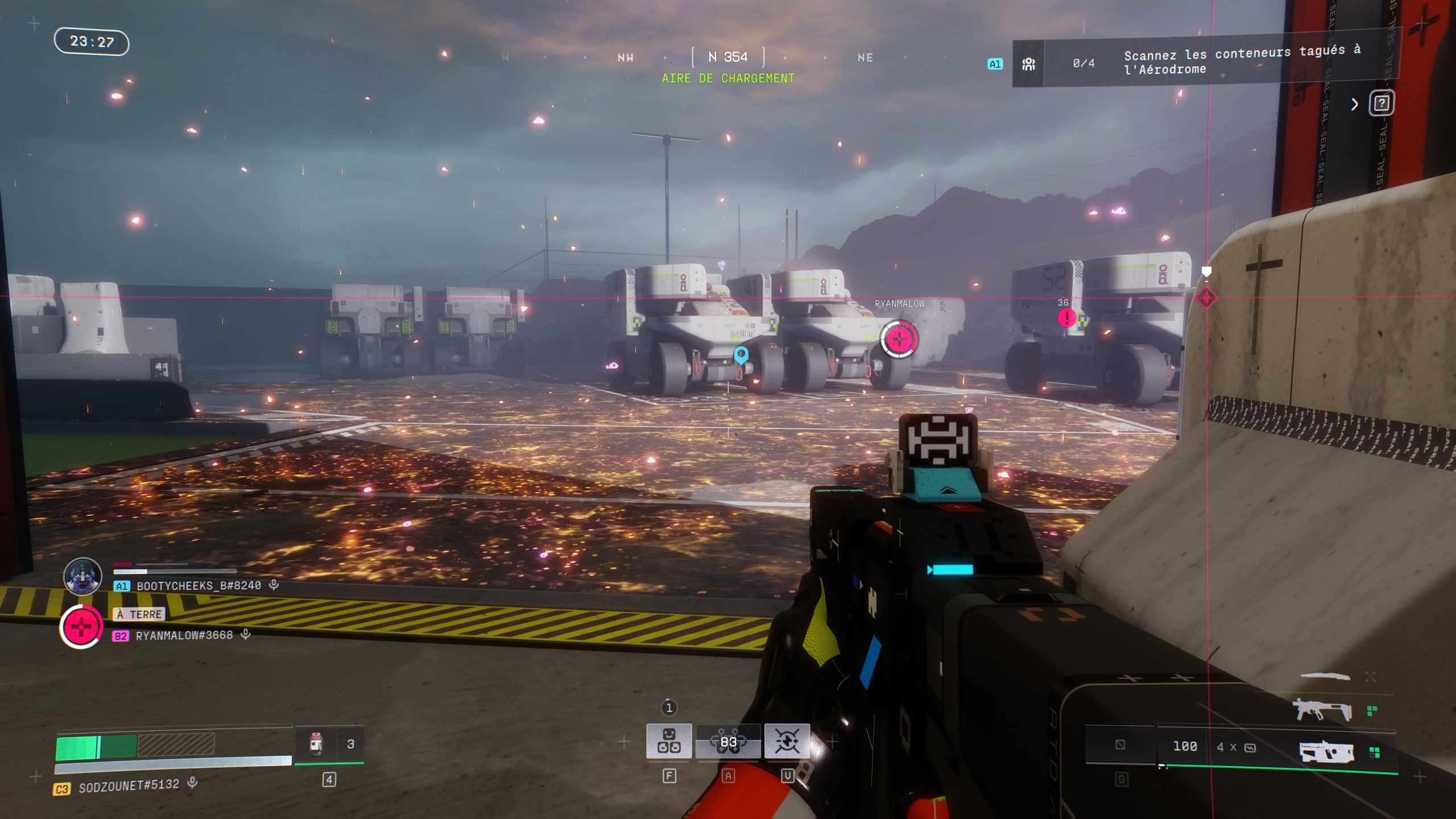Select the equipped boxy energy rifle slot

(x=1326, y=752)
